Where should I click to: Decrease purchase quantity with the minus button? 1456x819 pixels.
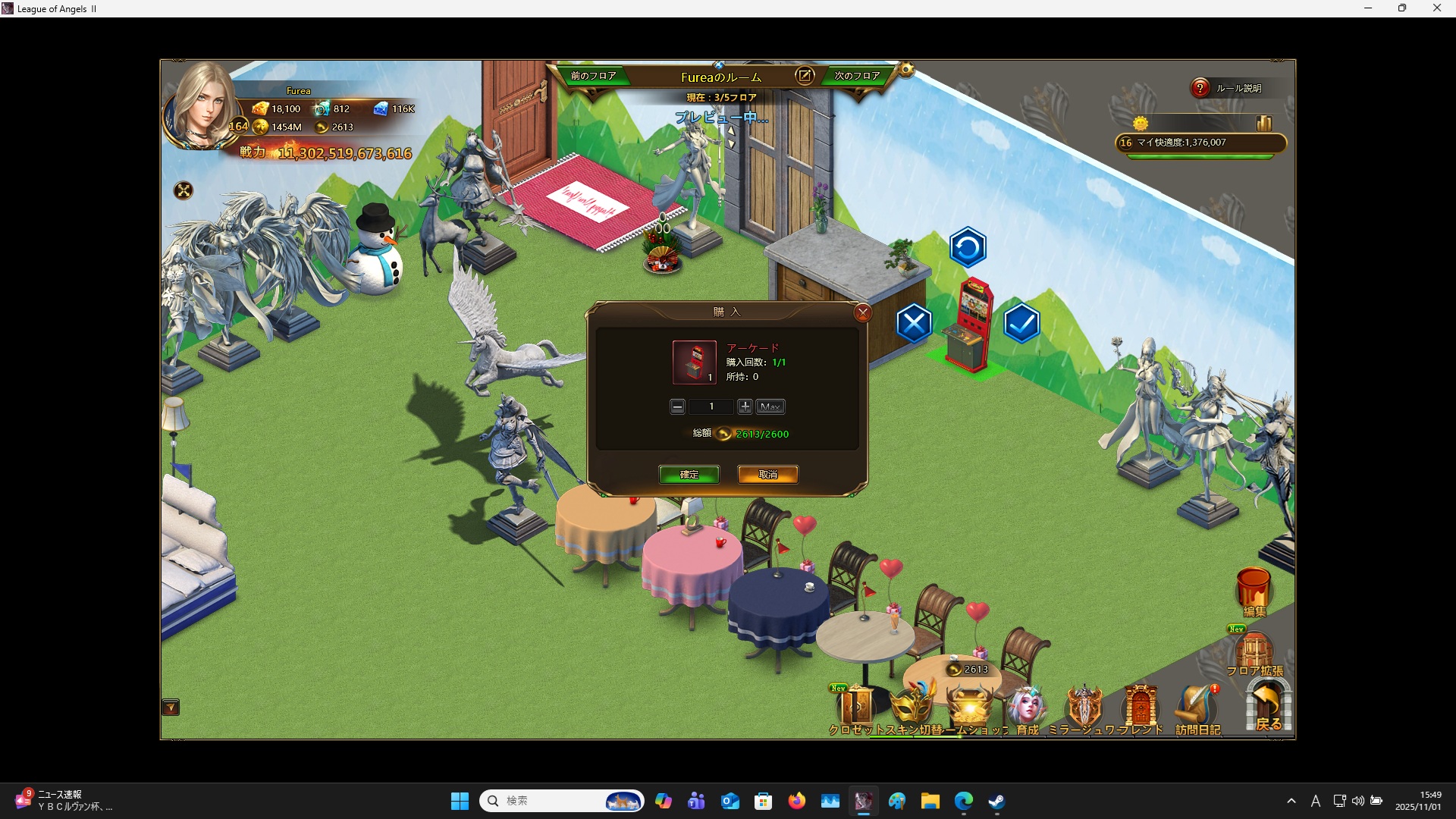coord(677,407)
